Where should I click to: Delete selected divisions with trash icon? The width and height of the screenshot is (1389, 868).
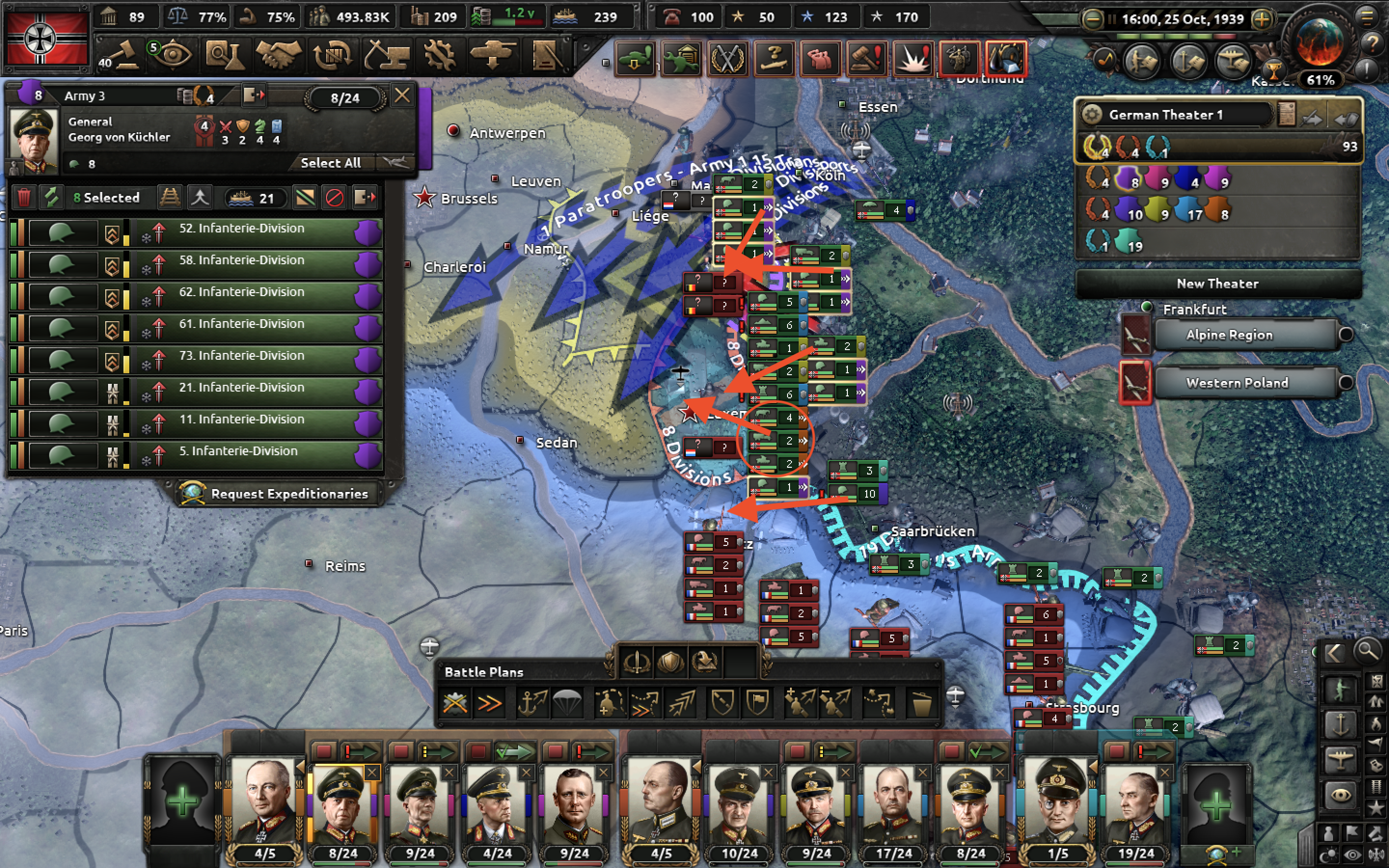[x=24, y=198]
